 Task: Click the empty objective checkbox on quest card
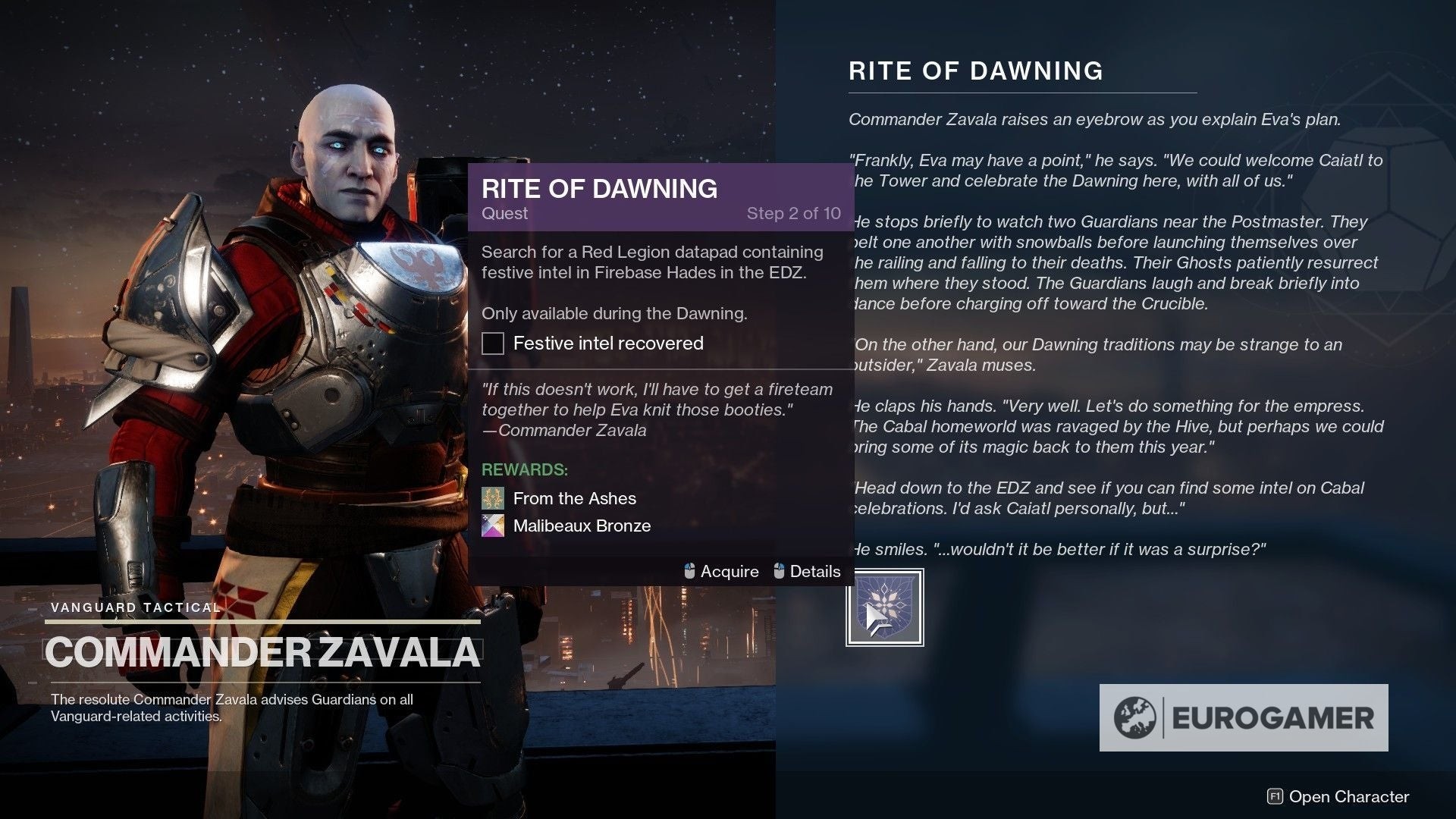(x=493, y=344)
